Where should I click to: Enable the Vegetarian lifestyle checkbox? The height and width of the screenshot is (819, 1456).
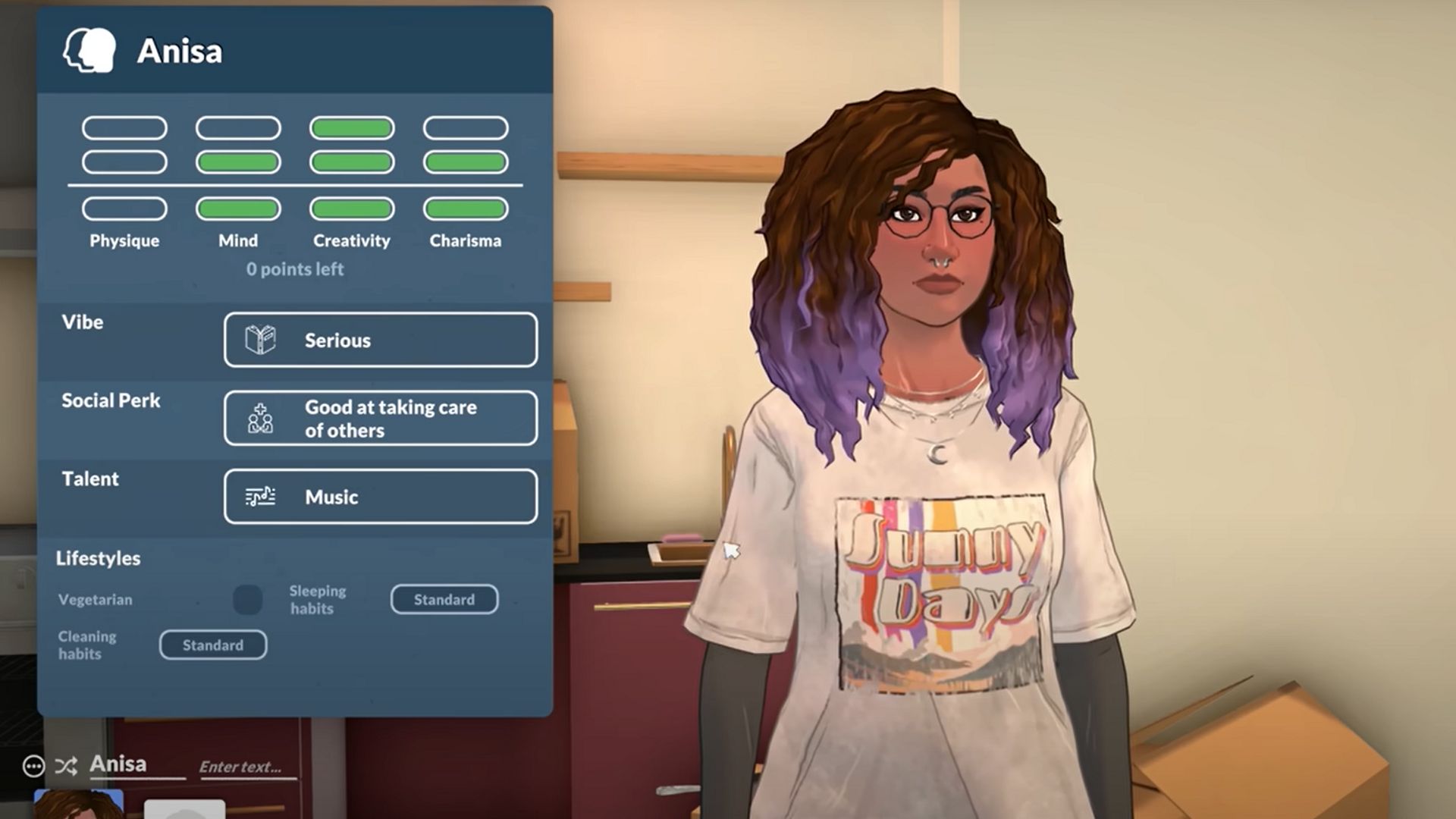click(248, 600)
